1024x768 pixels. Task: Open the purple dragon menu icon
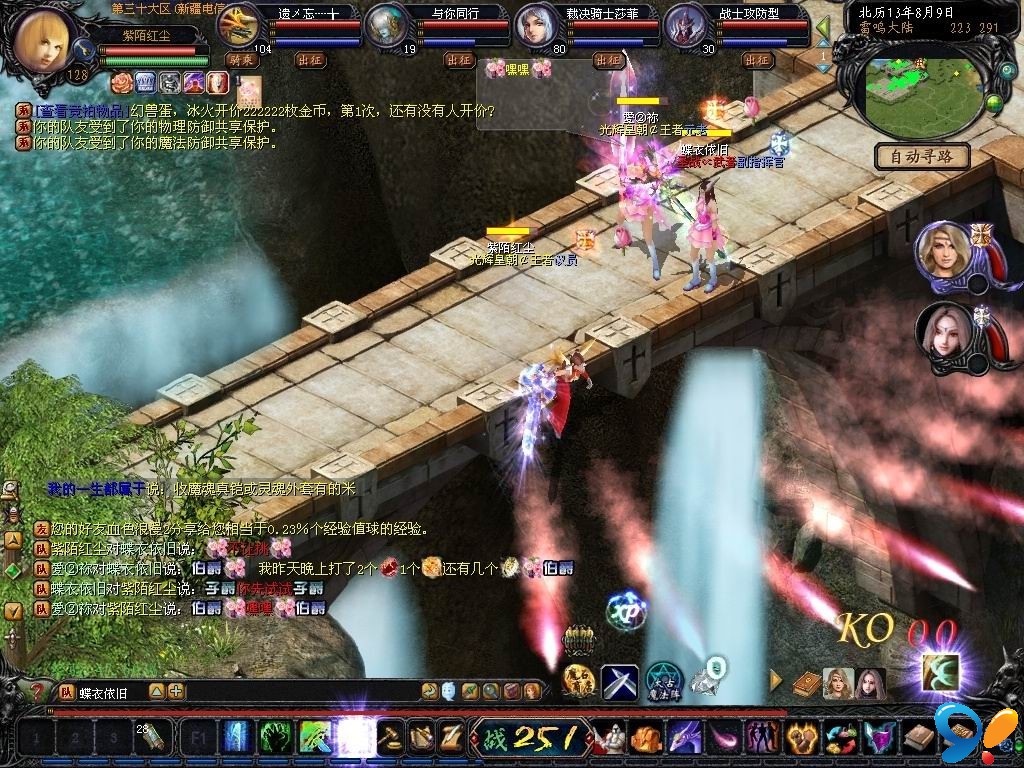685,738
